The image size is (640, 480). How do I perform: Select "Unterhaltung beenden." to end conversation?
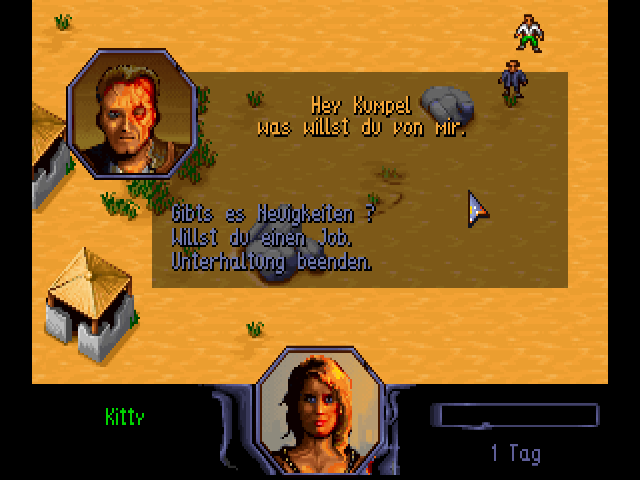(272, 263)
